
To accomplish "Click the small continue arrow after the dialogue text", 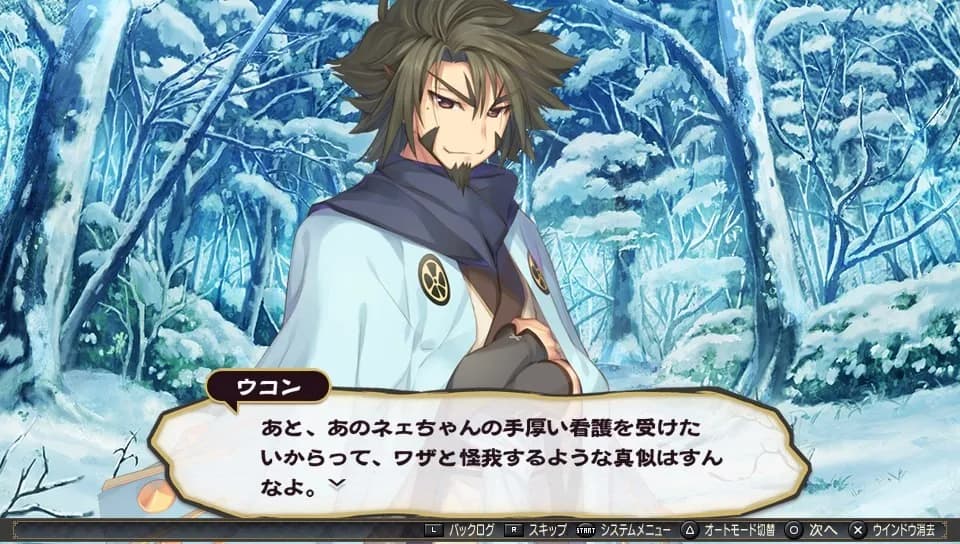I will (x=337, y=483).
